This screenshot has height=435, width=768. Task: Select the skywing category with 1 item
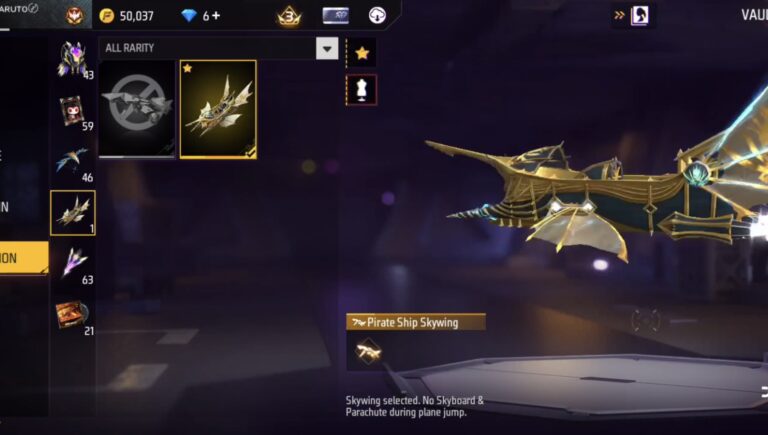click(72, 212)
